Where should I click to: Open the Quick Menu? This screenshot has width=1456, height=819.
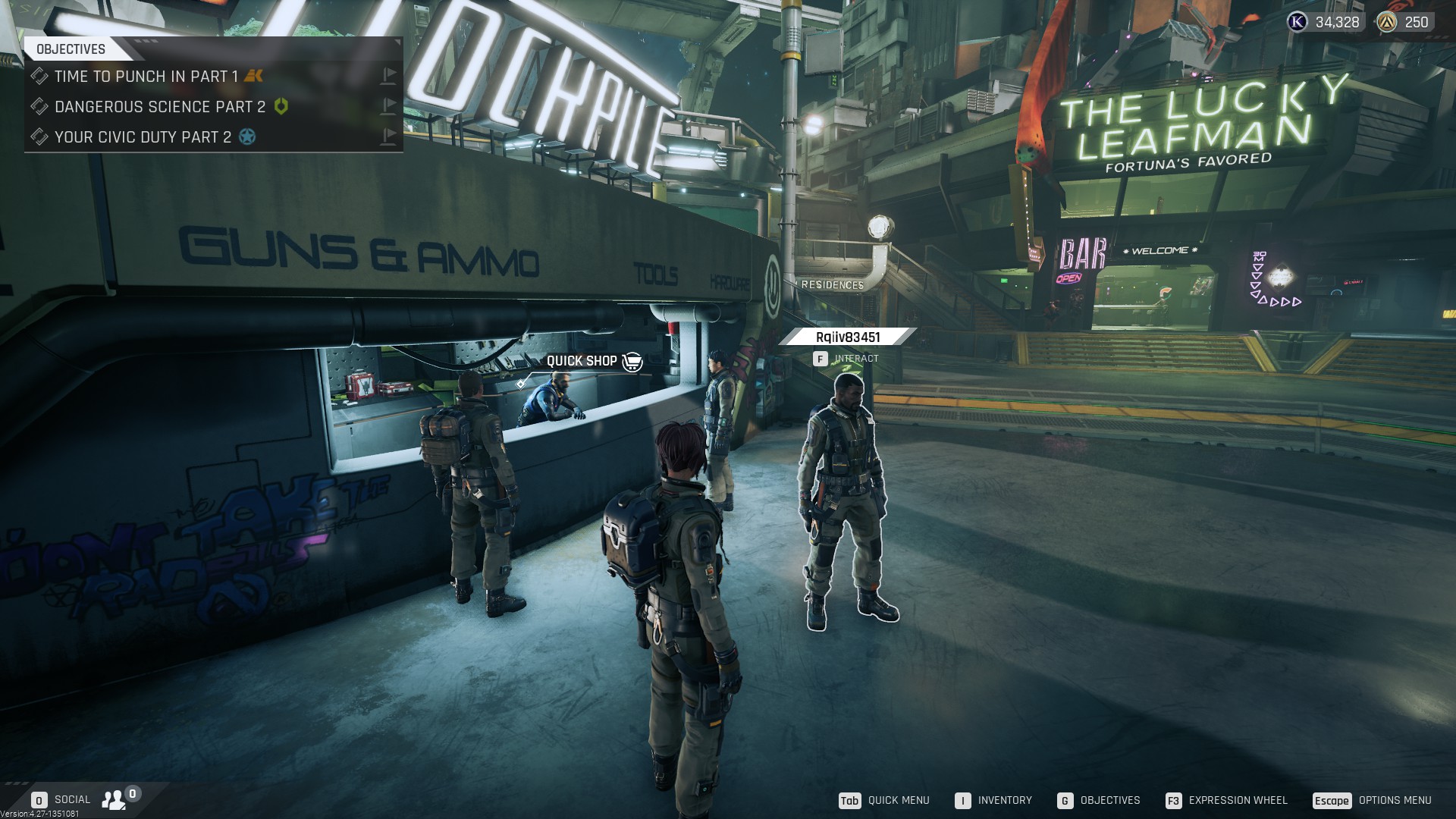click(884, 801)
